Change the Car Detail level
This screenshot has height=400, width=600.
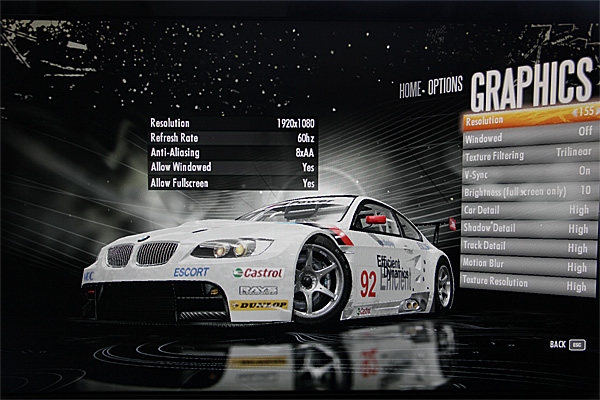528,210
